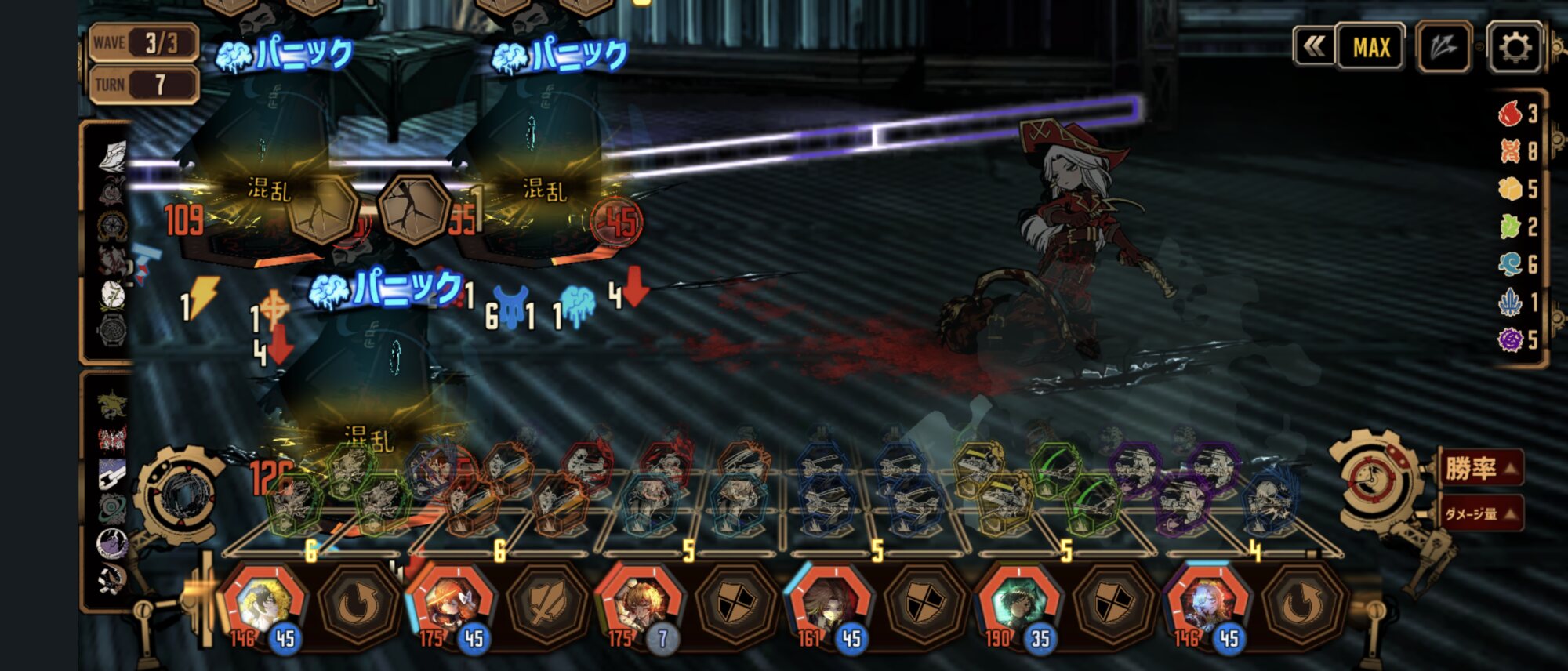This screenshot has height=671, width=1568.
Task: Open the settings gear menu
Action: point(1514,48)
